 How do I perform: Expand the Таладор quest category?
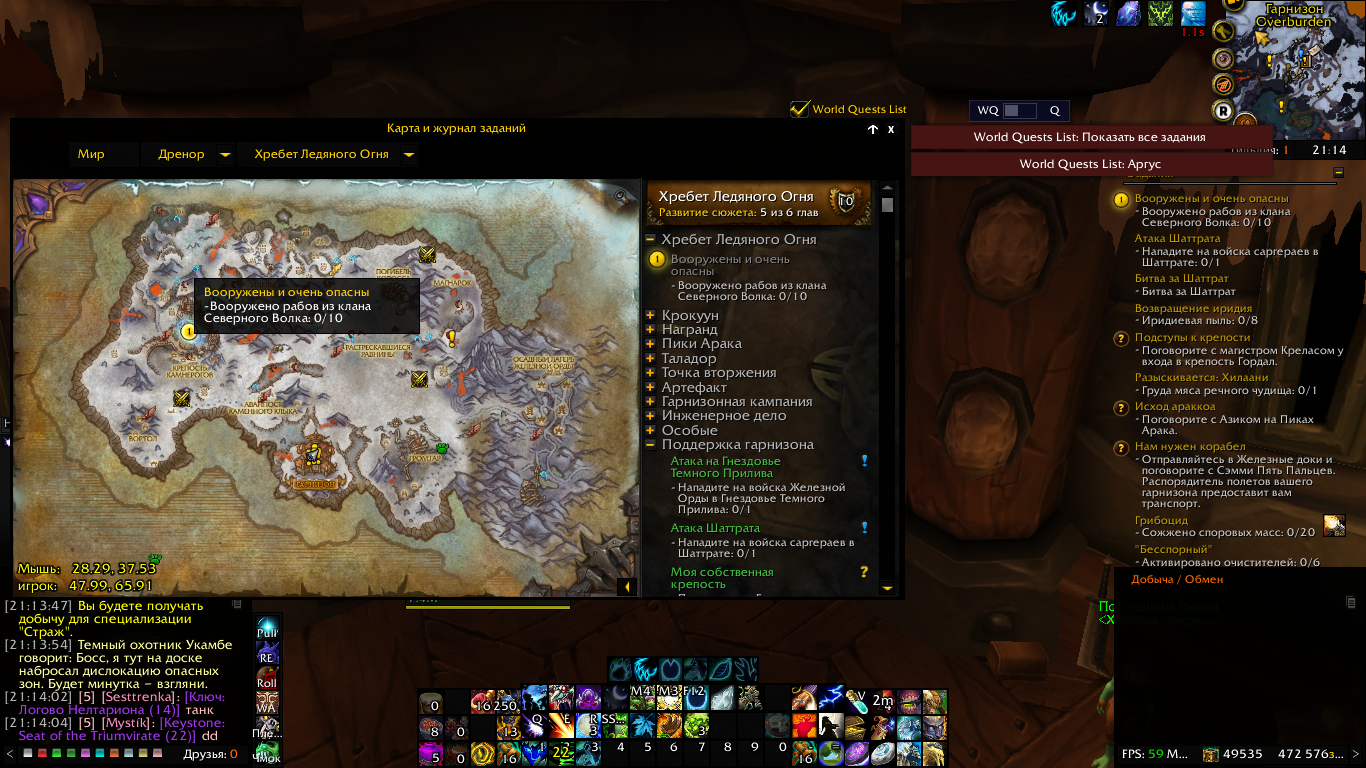650,359
